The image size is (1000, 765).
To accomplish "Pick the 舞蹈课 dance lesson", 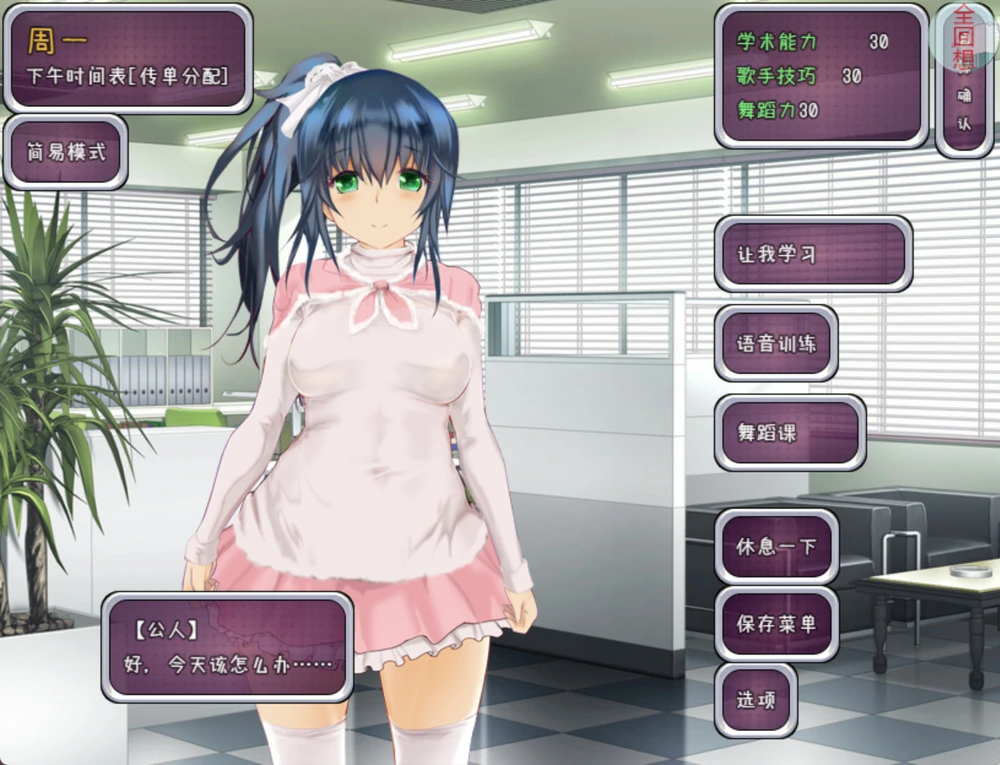I will click(x=789, y=433).
